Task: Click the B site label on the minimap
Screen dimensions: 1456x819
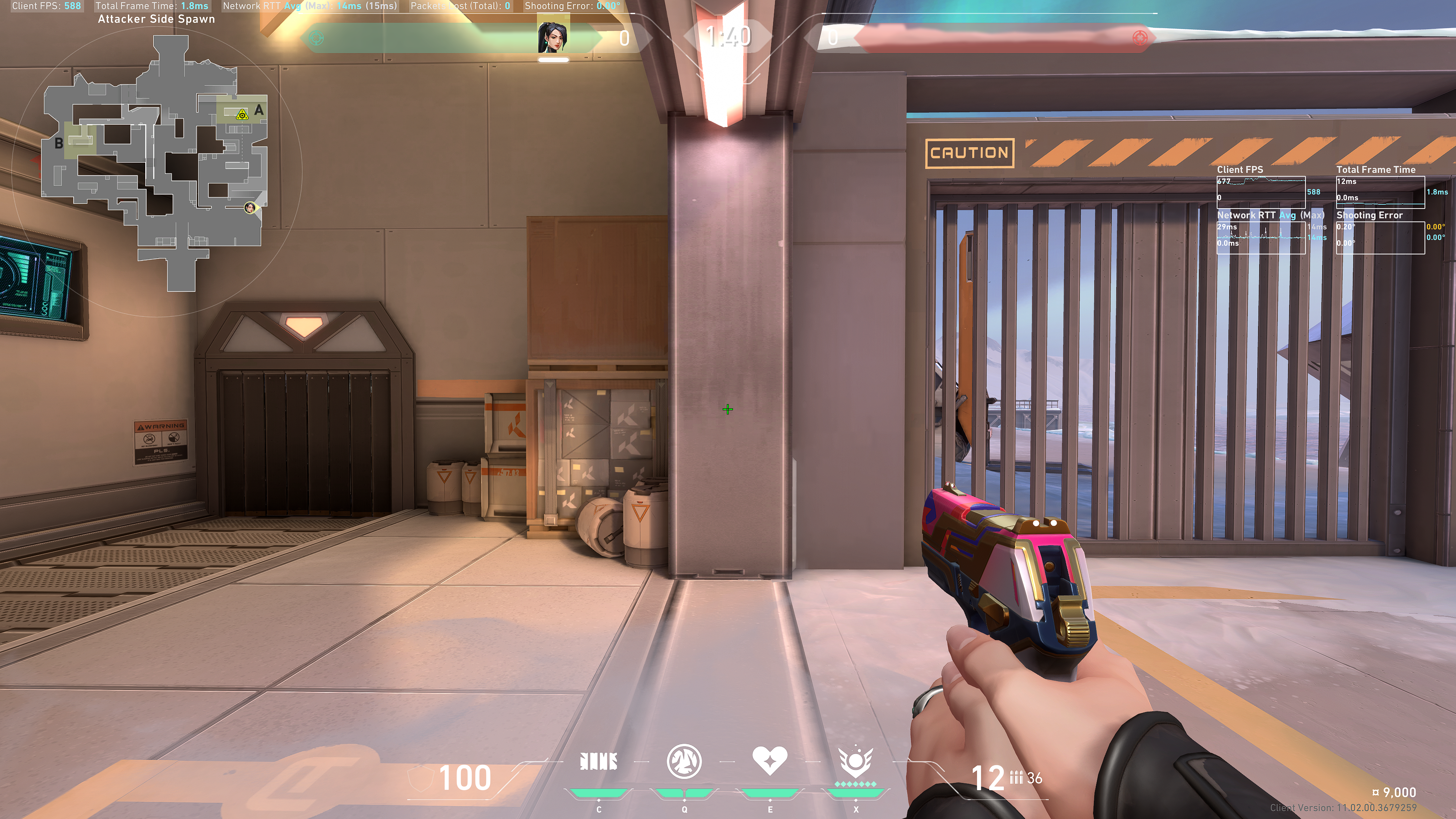Action: (59, 144)
